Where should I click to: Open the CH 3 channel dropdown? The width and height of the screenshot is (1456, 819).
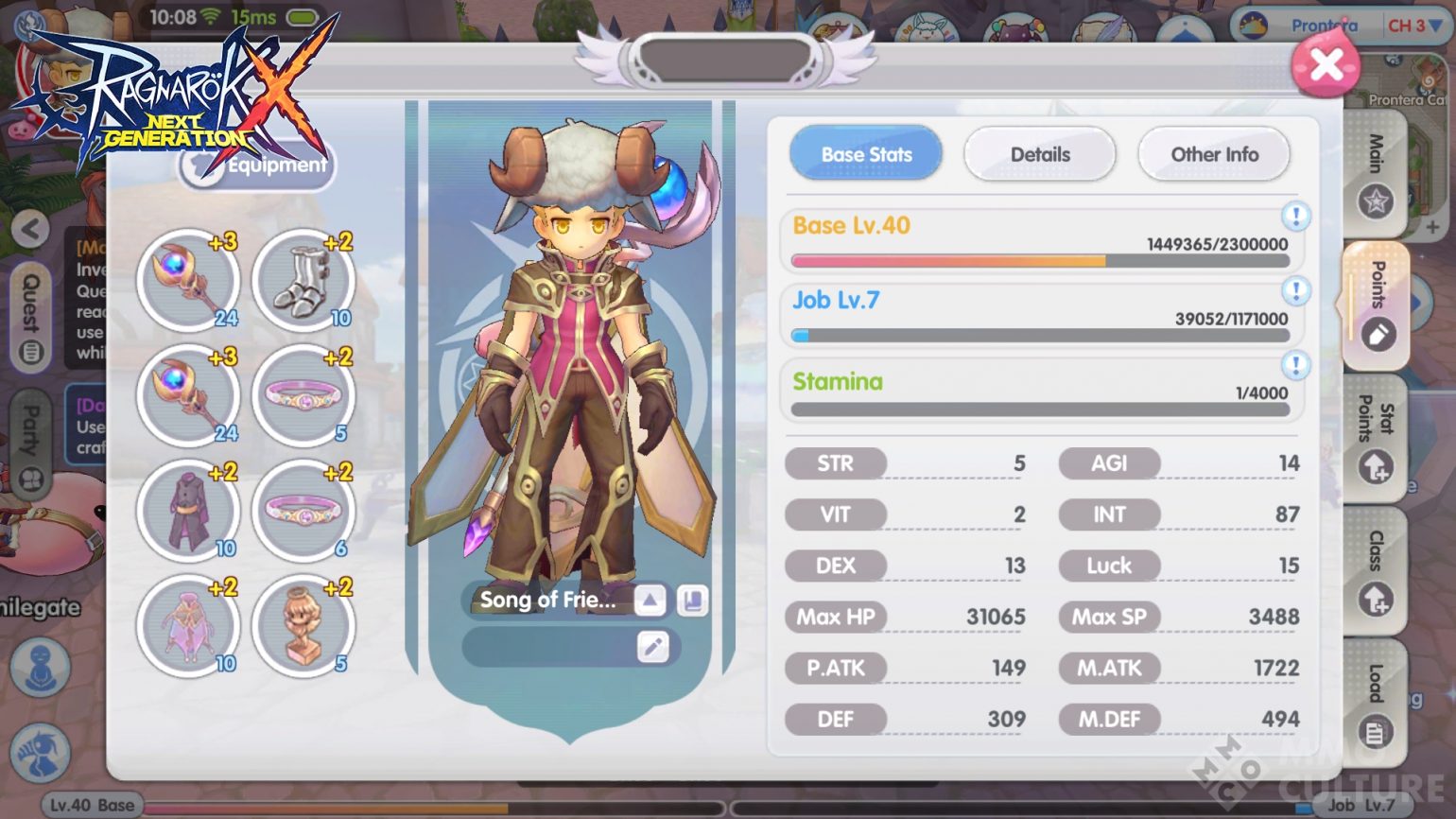[x=1413, y=26]
